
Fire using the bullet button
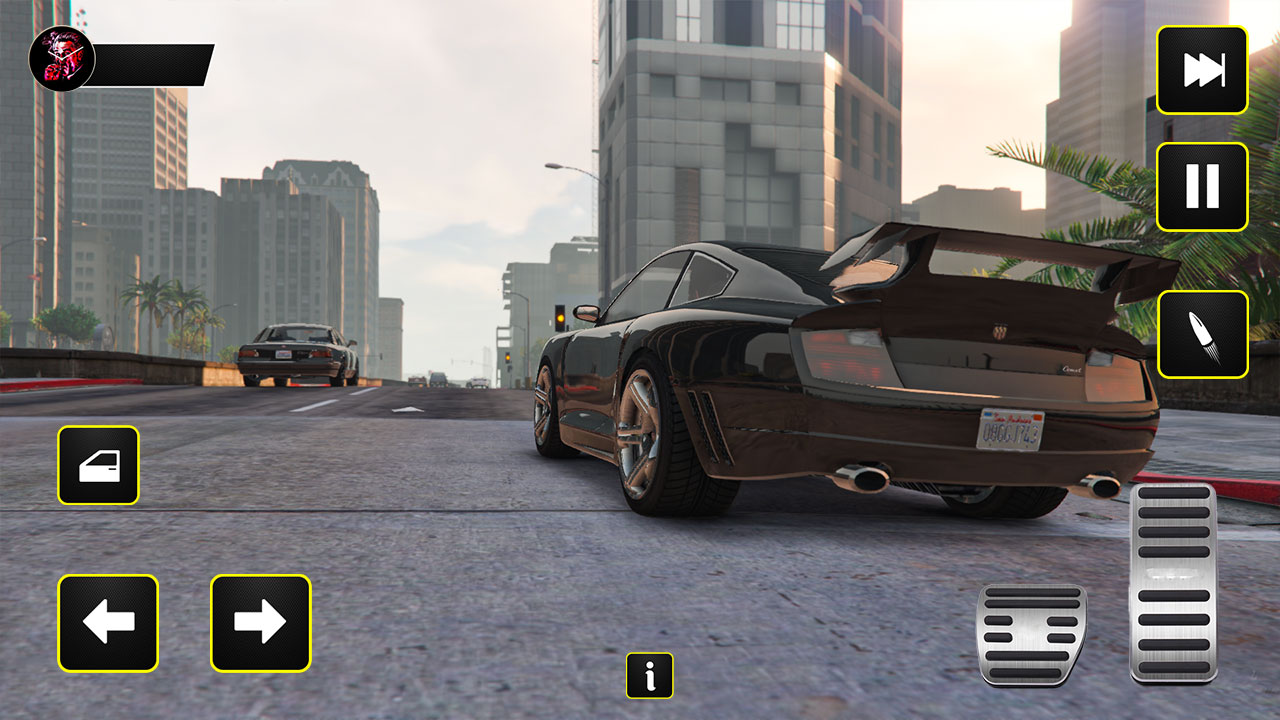click(1202, 334)
